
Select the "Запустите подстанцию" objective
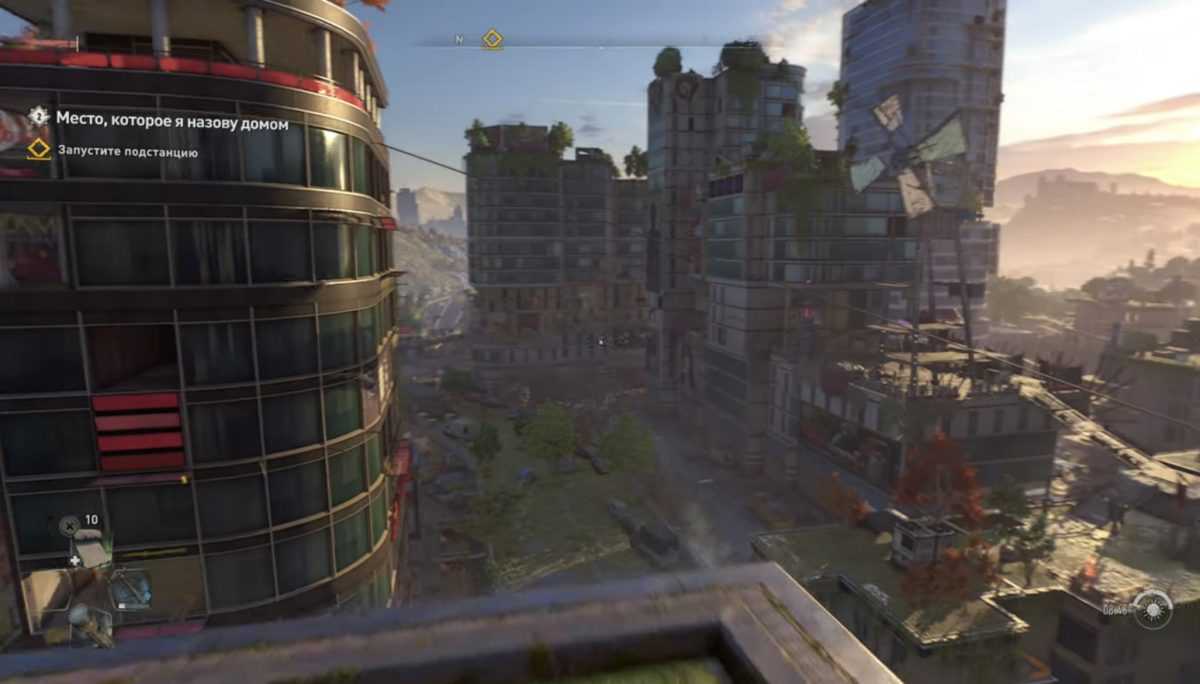[127, 152]
